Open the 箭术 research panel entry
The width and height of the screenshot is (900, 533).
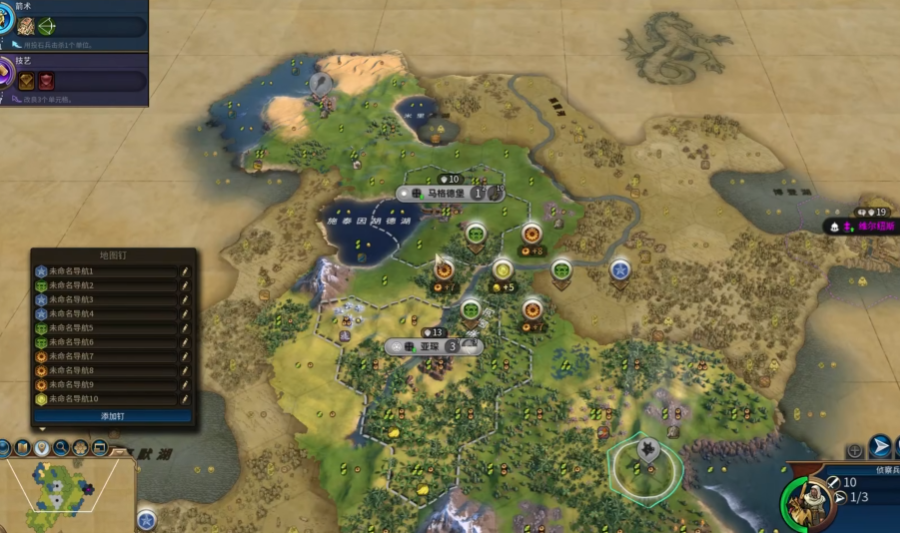(x=75, y=20)
